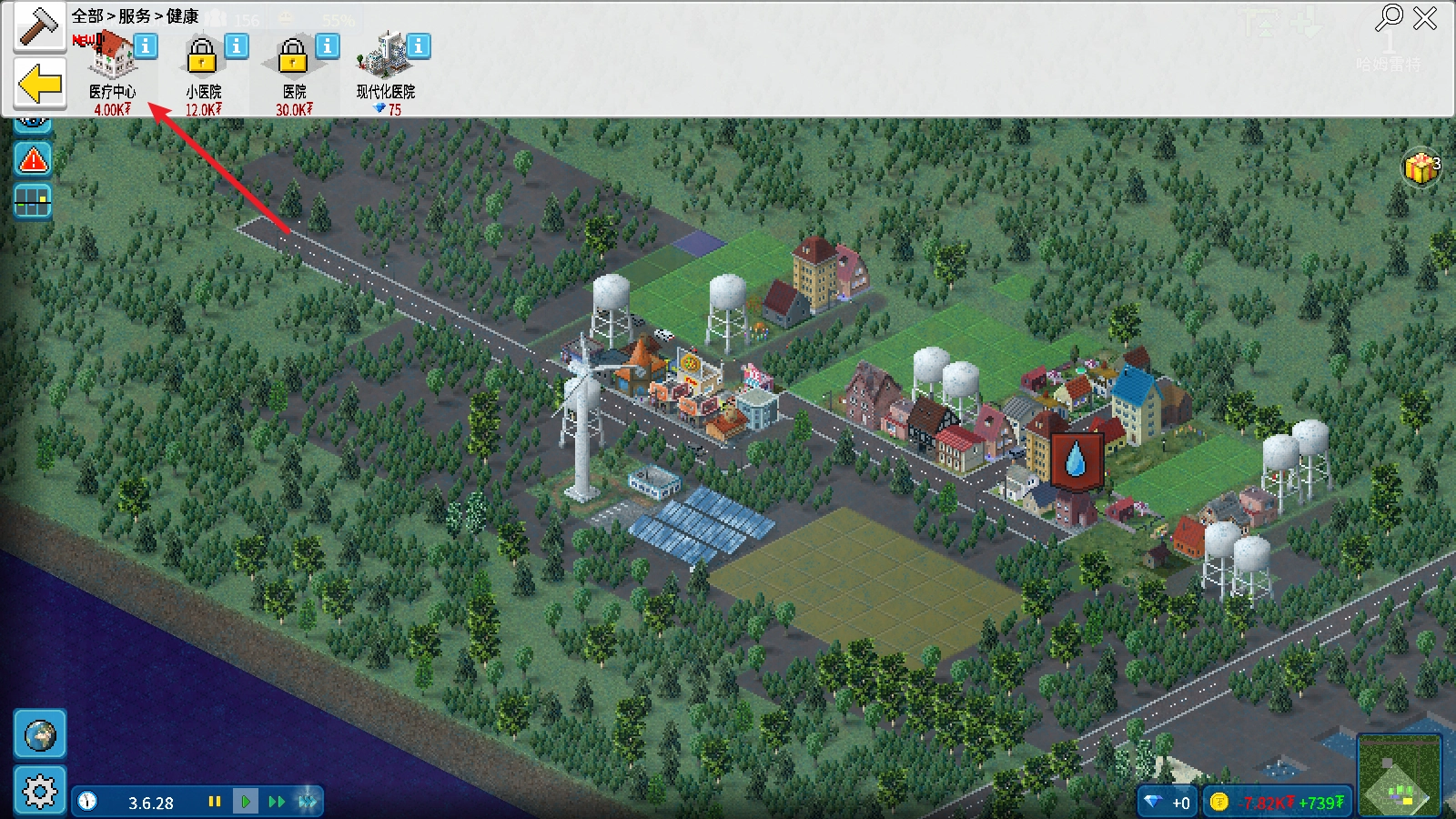Open the gift box reward
The image size is (1456, 819).
tap(1420, 167)
